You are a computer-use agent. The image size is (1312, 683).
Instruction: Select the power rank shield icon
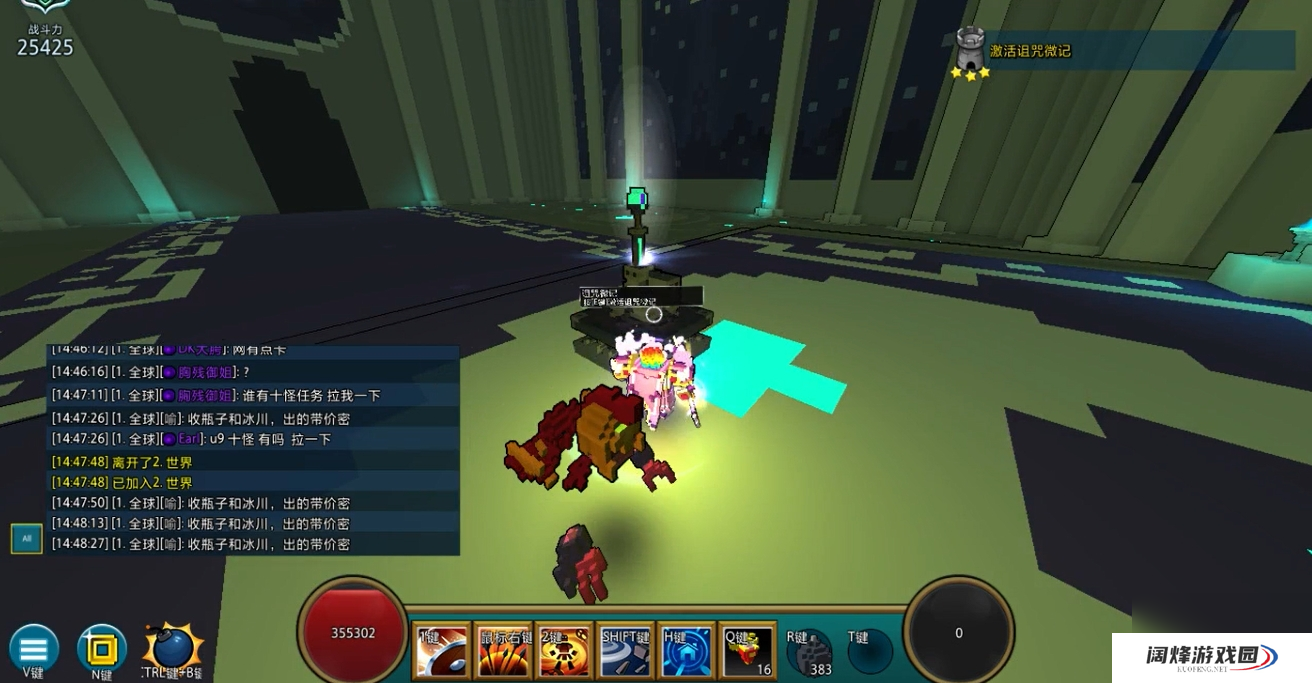click(x=45, y=8)
